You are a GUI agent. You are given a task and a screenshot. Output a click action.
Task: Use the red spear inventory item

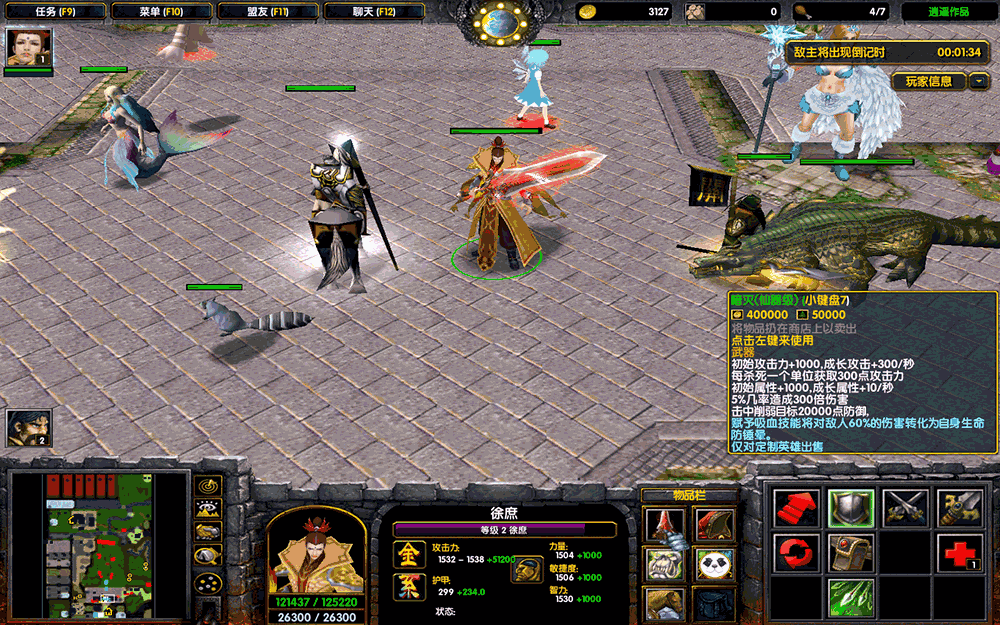tap(664, 524)
